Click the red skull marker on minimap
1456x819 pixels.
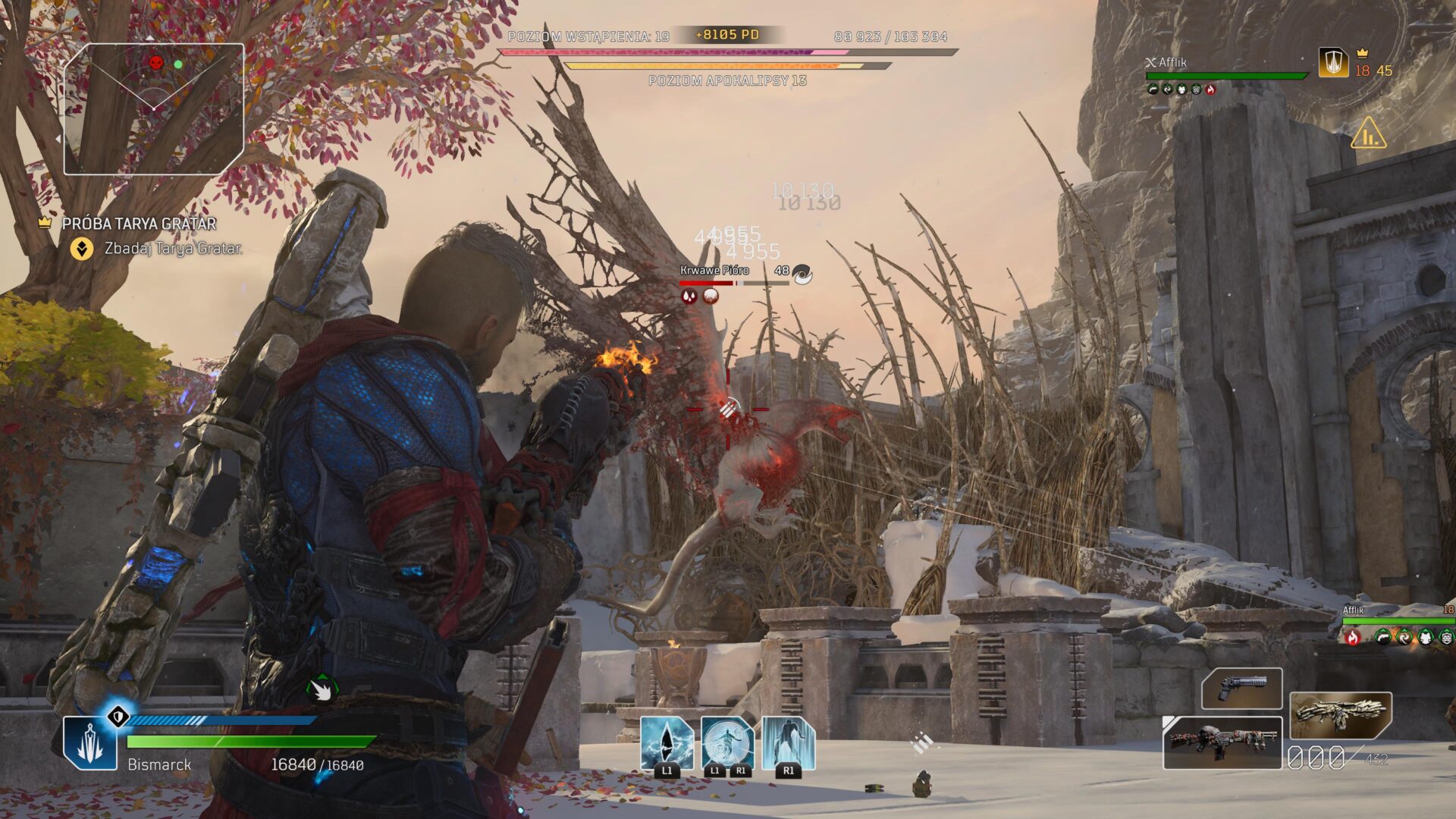pyautogui.click(x=155, y=62)
